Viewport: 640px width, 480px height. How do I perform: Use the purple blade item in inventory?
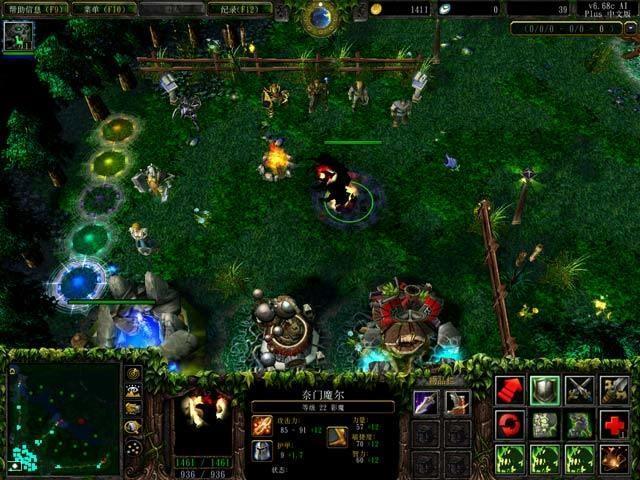tap(426, 402)
